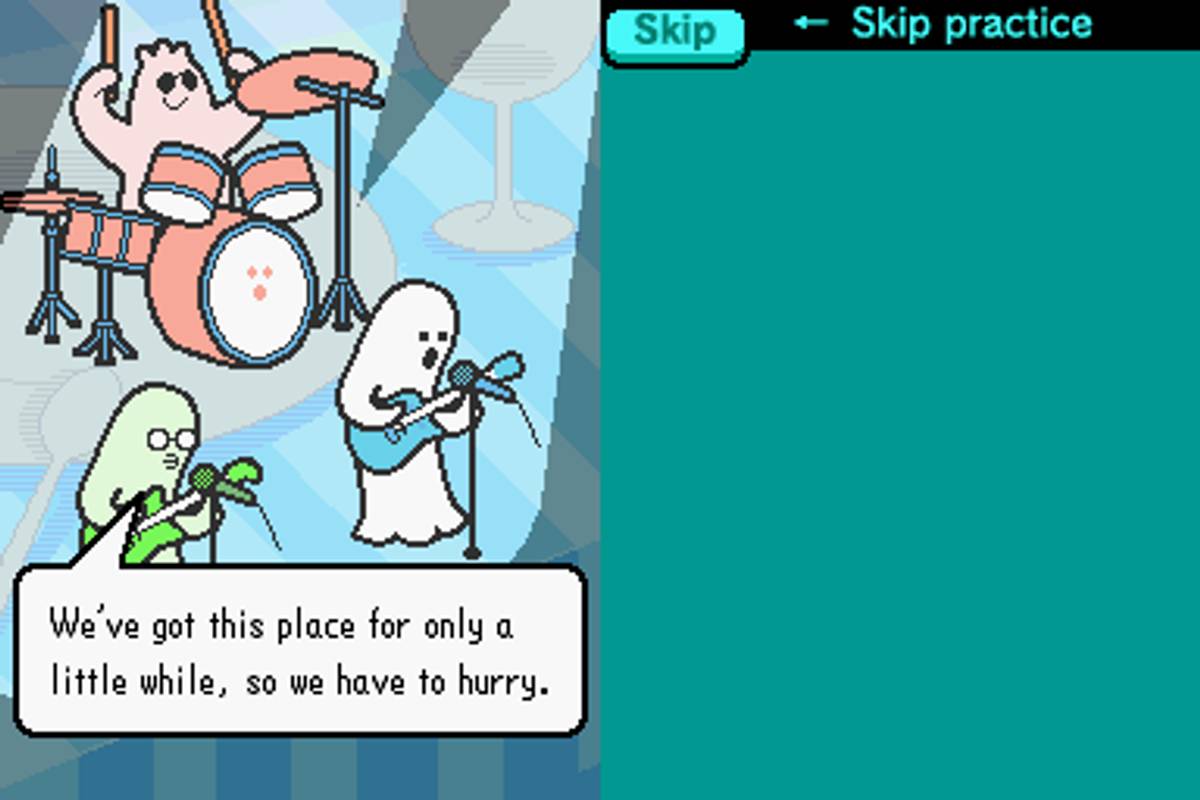The image size is (1200, 800).
Task: Tap the Skip button to skip practice
Action: [675, 33]
